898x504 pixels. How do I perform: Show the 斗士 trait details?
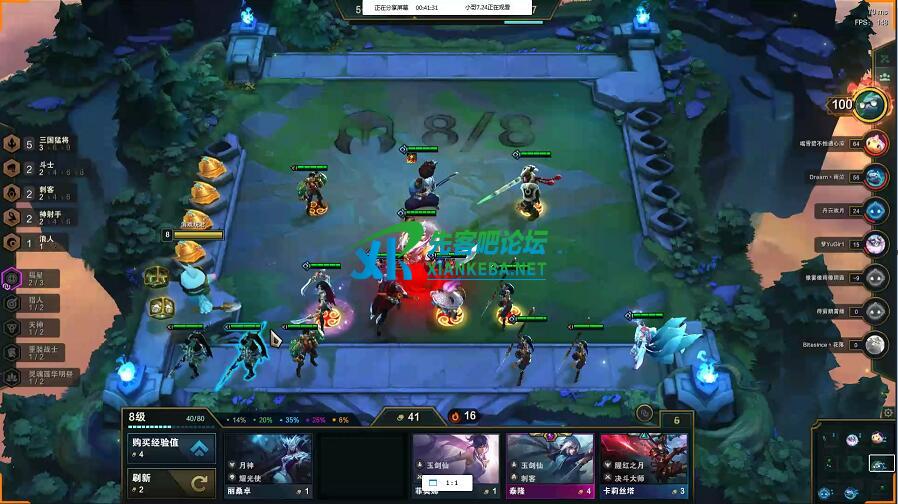38,169
